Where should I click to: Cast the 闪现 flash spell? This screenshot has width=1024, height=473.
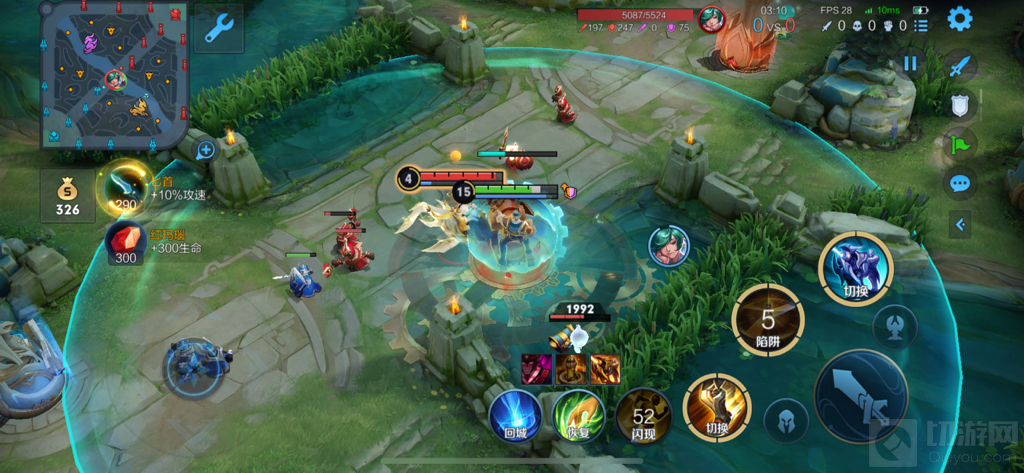[643, 415]
